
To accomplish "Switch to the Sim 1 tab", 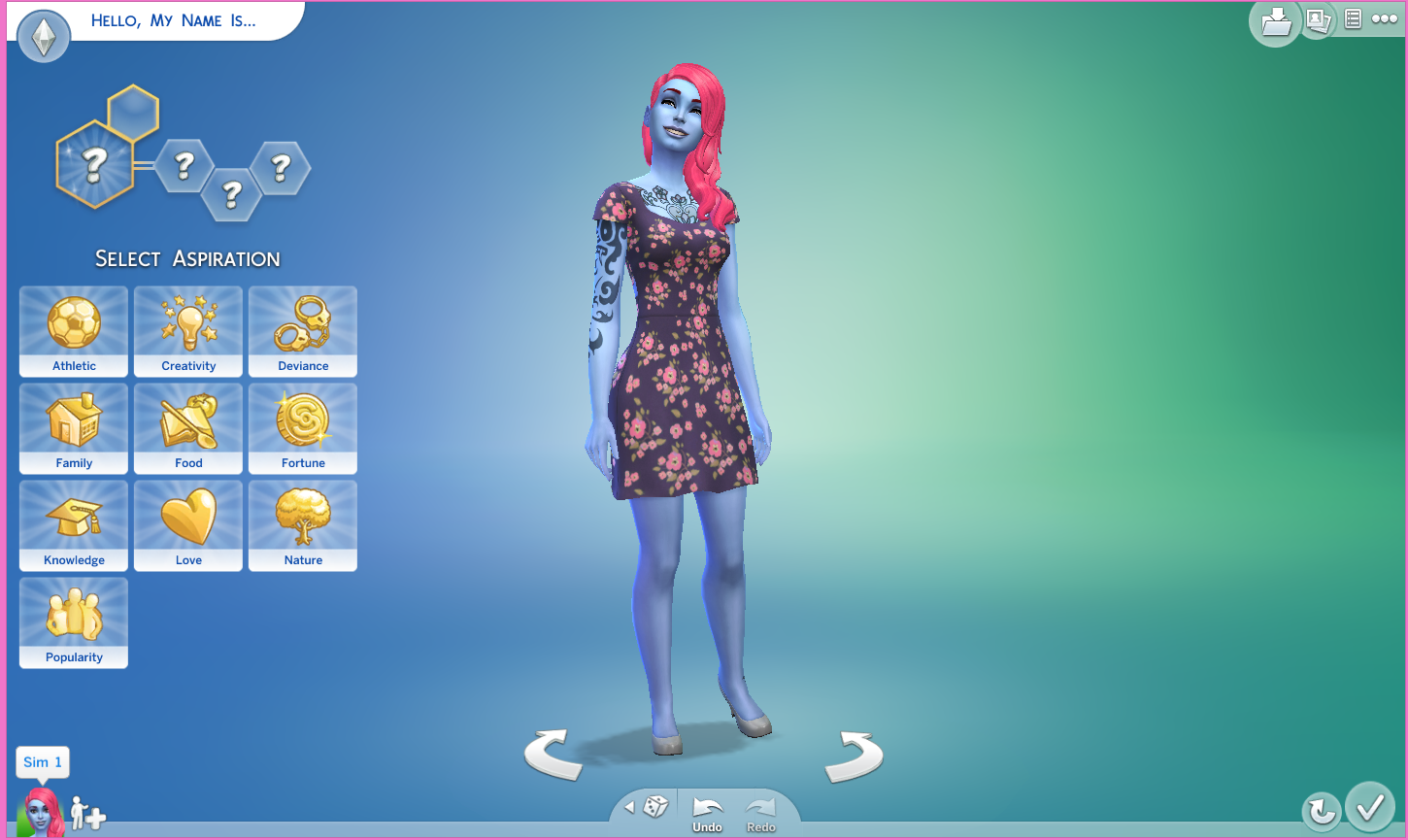I will pos(42,762).
